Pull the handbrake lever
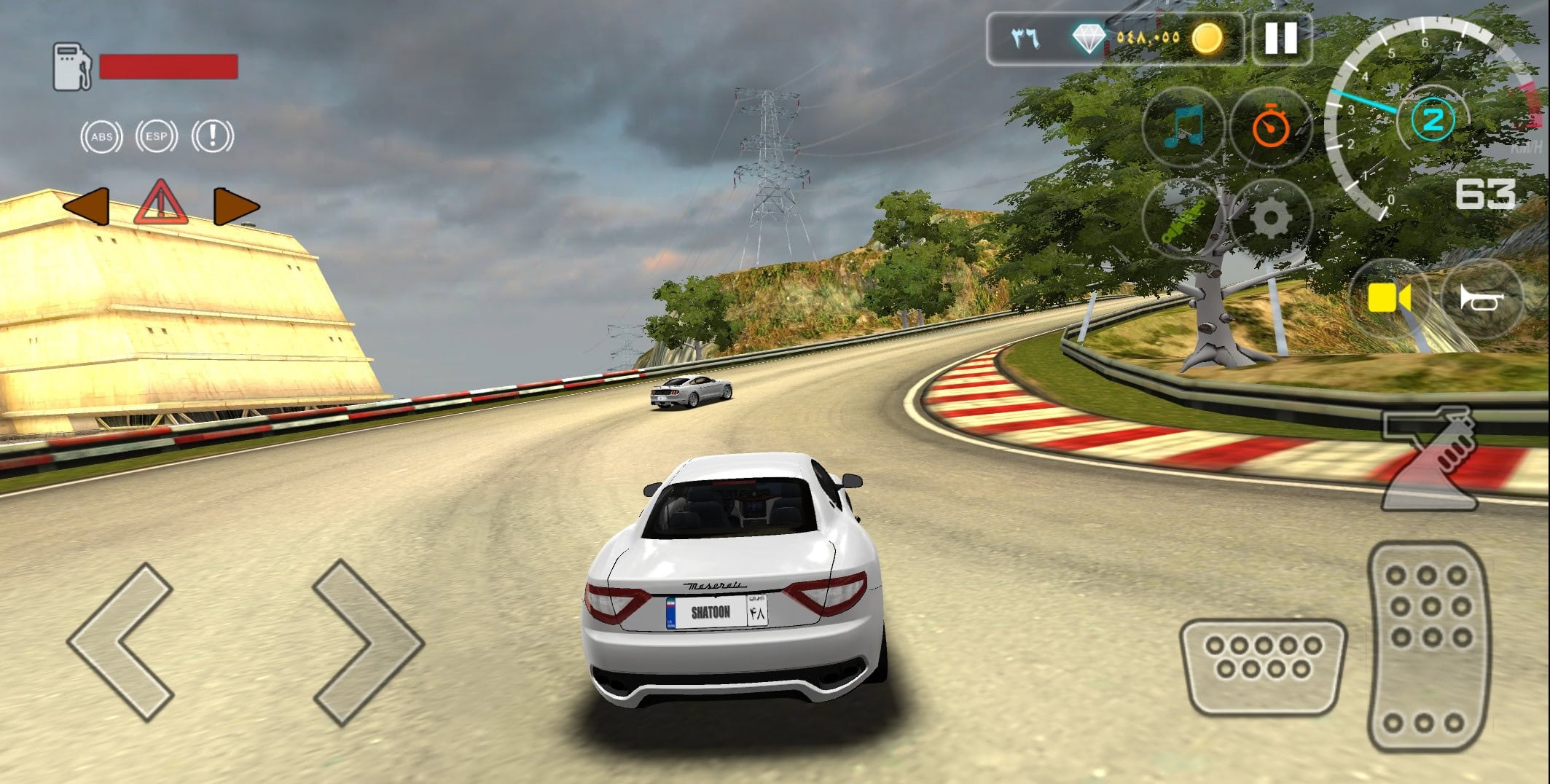The height and width of the screenshot is (784, 1550). click(x=1429, y=459)
